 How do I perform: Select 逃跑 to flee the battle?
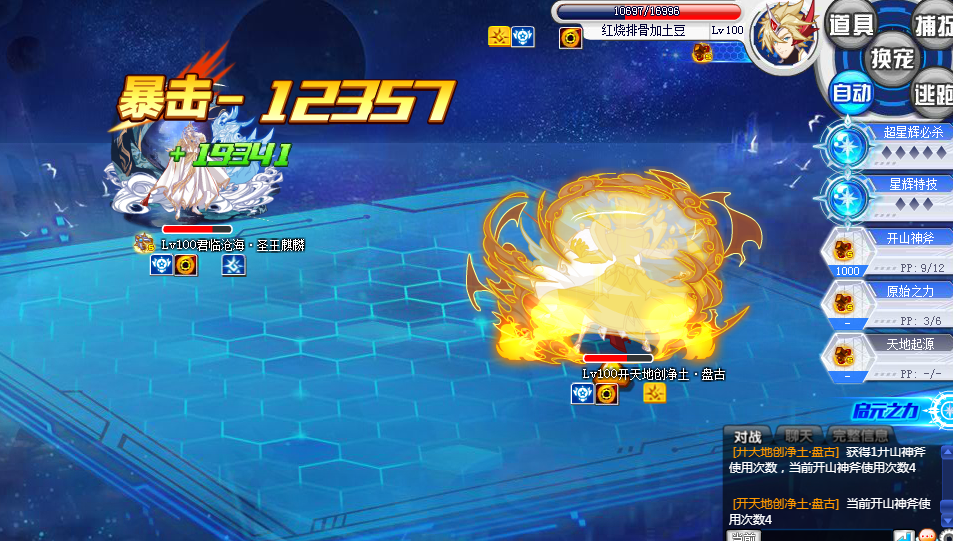click(x=934, y=94)
